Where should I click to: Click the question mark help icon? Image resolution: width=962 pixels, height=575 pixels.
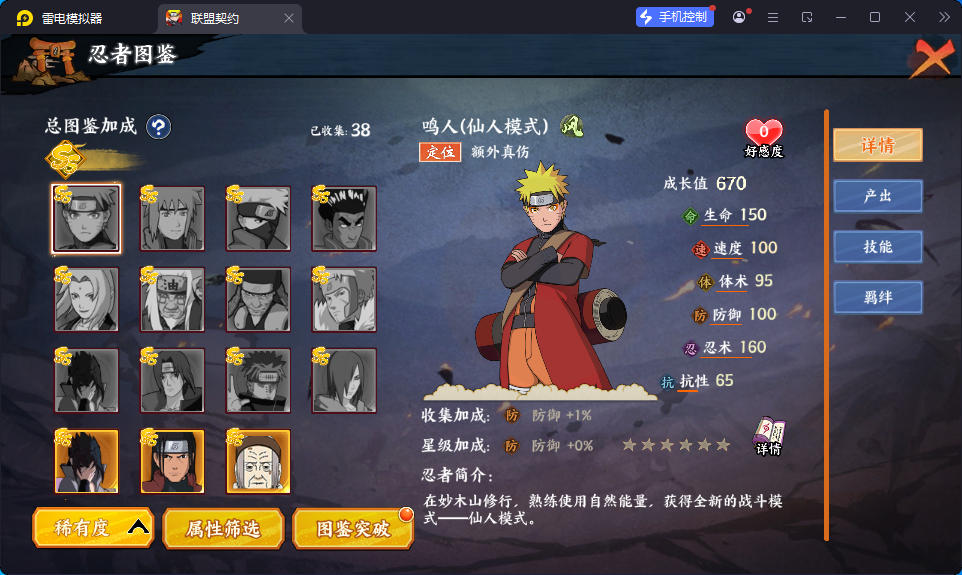[159, 127]
